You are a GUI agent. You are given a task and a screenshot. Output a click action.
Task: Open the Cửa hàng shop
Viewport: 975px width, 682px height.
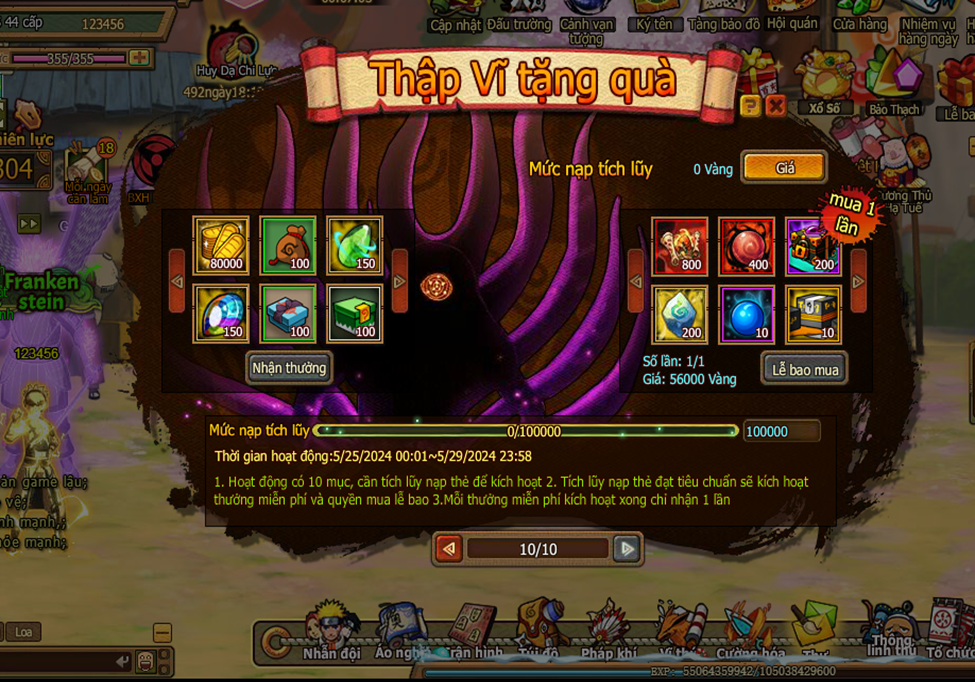(859, 15)
